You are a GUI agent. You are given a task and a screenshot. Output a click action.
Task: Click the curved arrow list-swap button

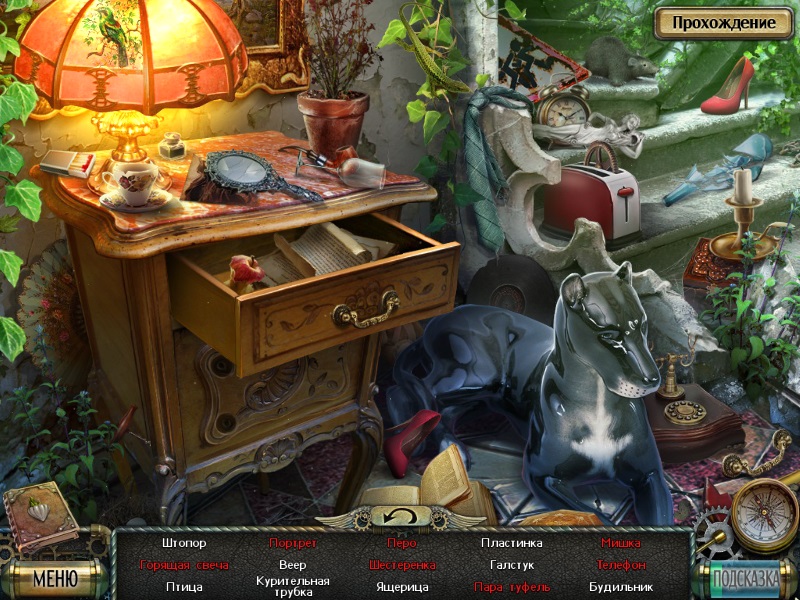tap(399, 516)
